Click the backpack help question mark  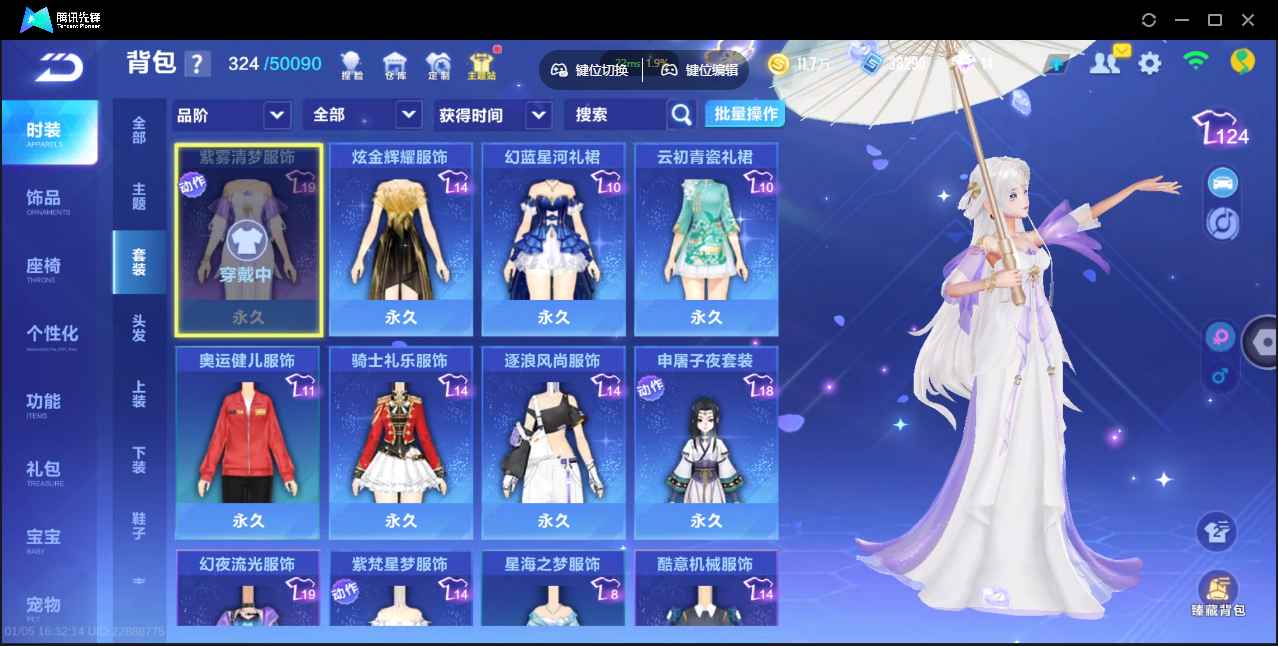pos(197,64)
